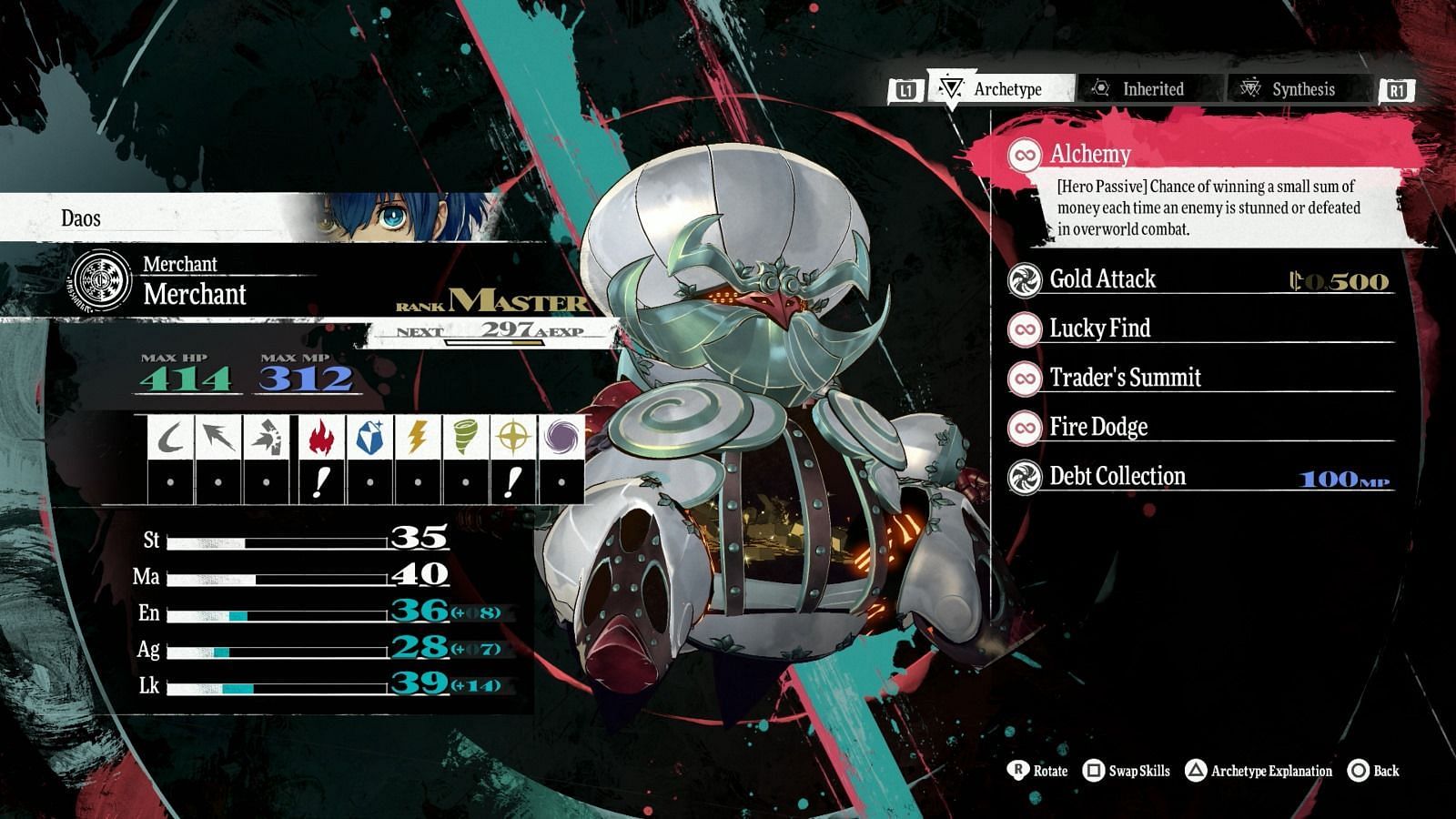This screenshot has height=819, width=1456.
Task: Open Swap Skills option
Action: (x=1127, y=771)
